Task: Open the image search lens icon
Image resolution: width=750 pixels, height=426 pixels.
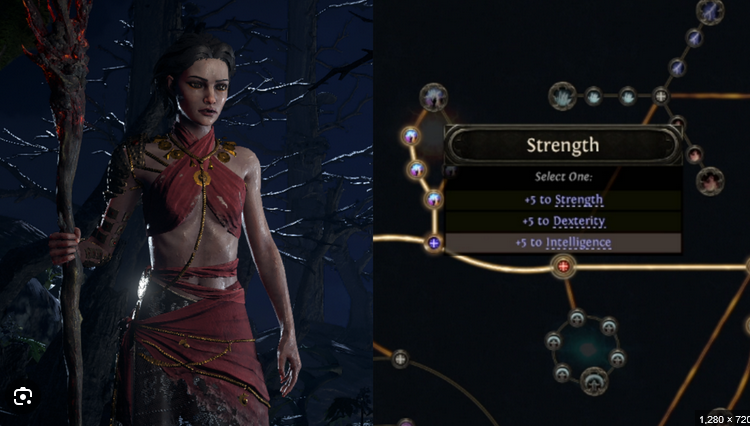Action: point(23,397)
